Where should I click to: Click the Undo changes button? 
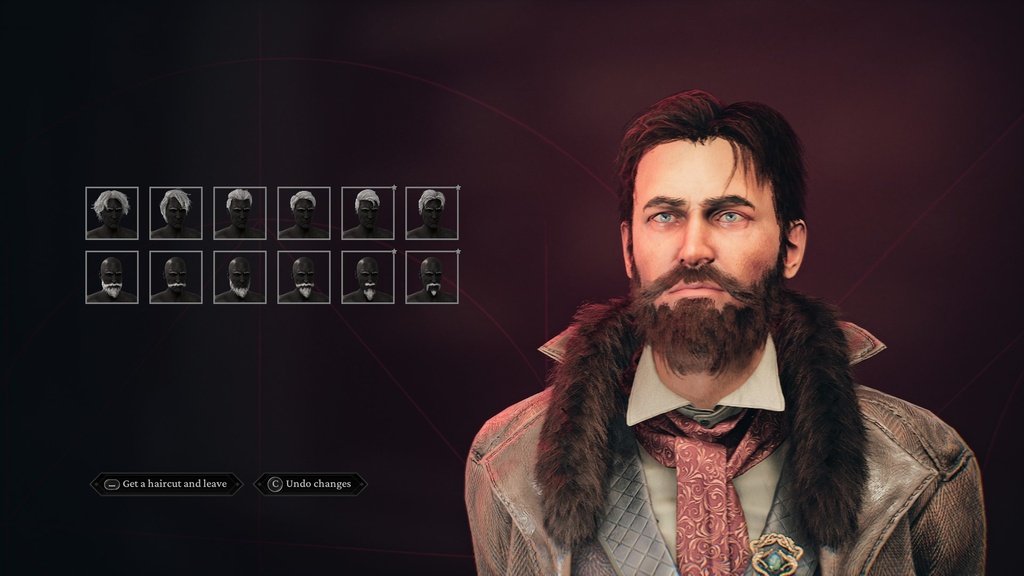310,484
